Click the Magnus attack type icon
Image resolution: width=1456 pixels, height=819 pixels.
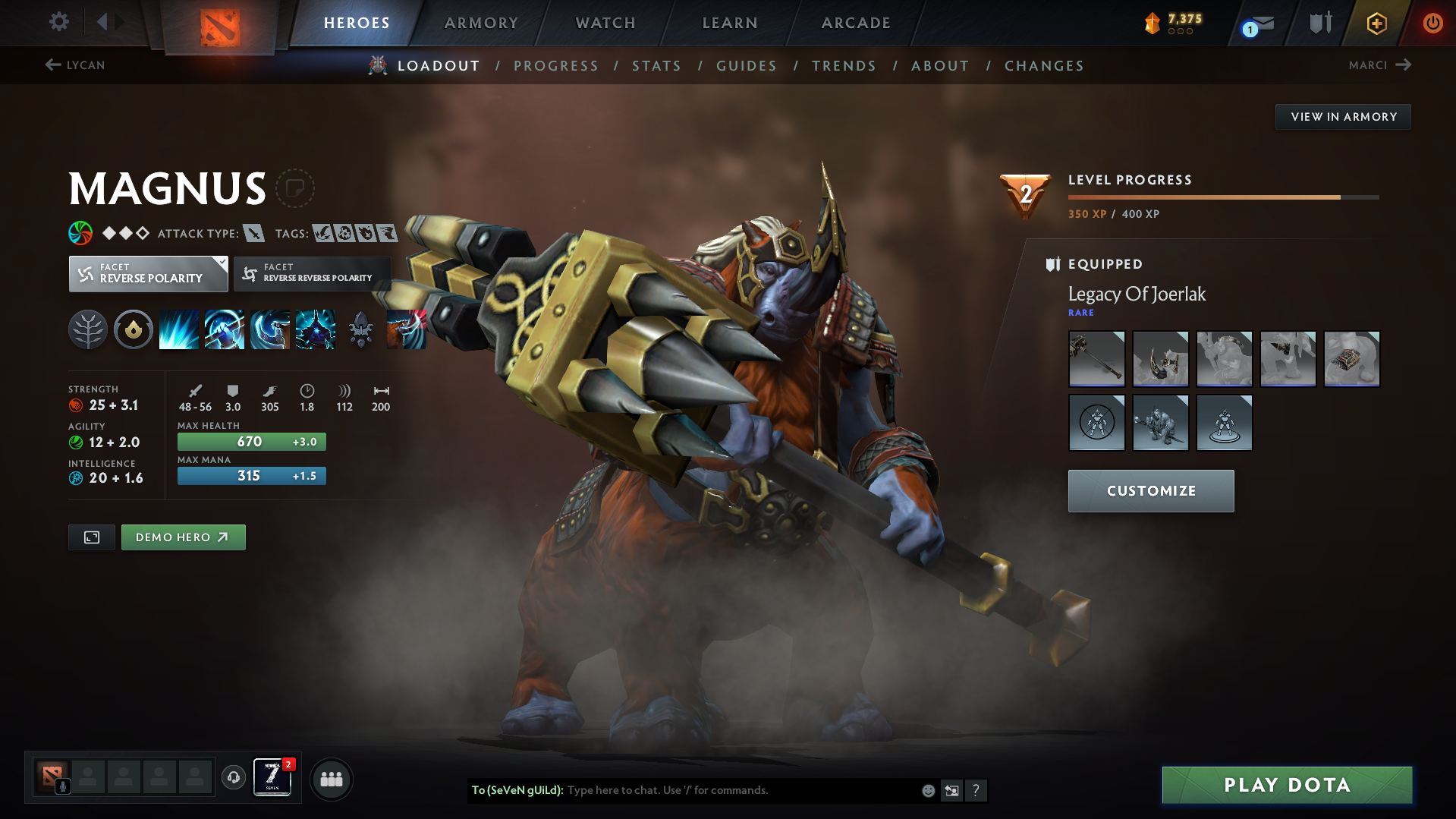point(256,233)
